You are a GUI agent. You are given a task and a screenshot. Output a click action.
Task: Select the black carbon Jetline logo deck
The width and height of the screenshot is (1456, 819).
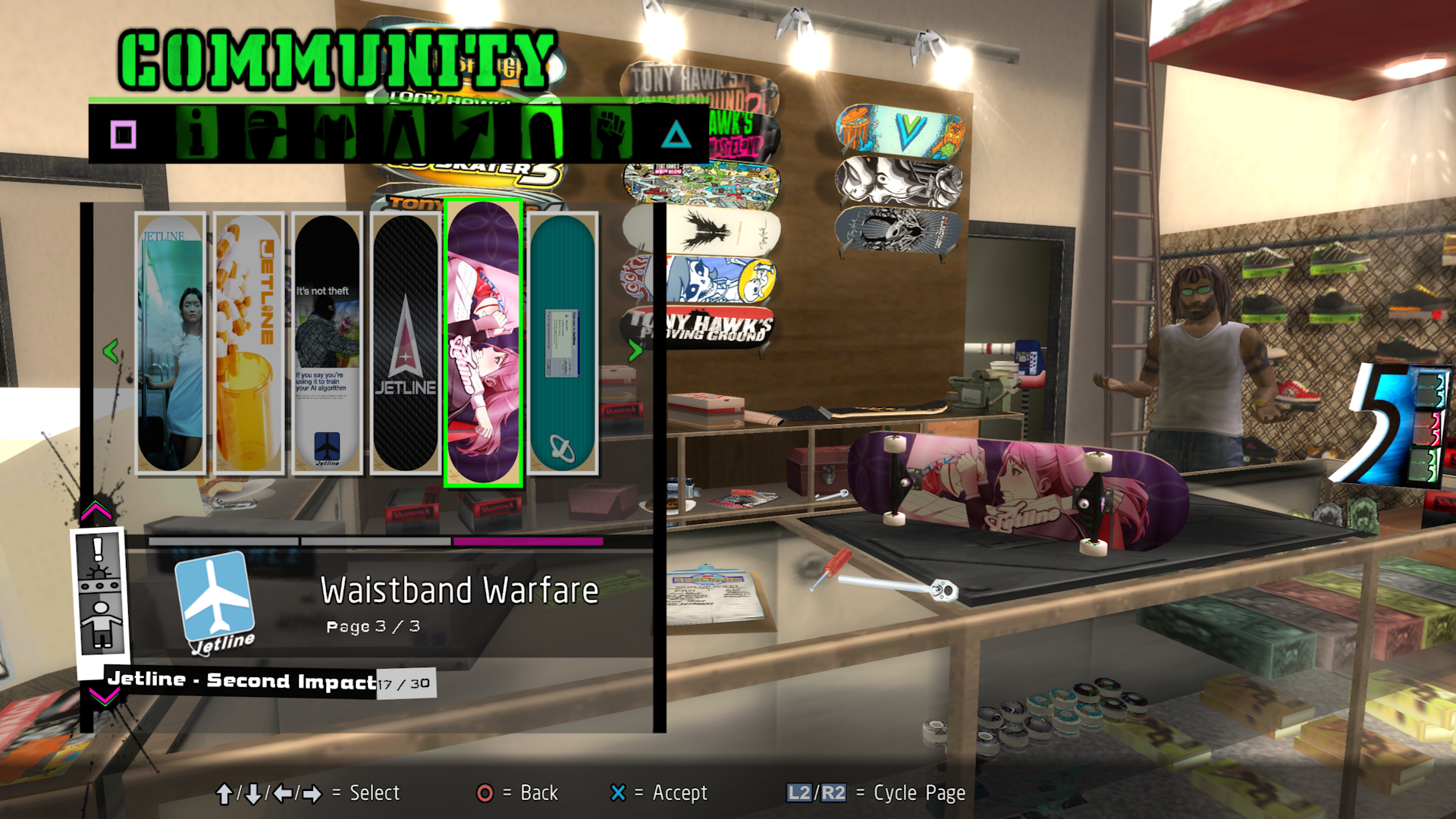click(406, 343)
